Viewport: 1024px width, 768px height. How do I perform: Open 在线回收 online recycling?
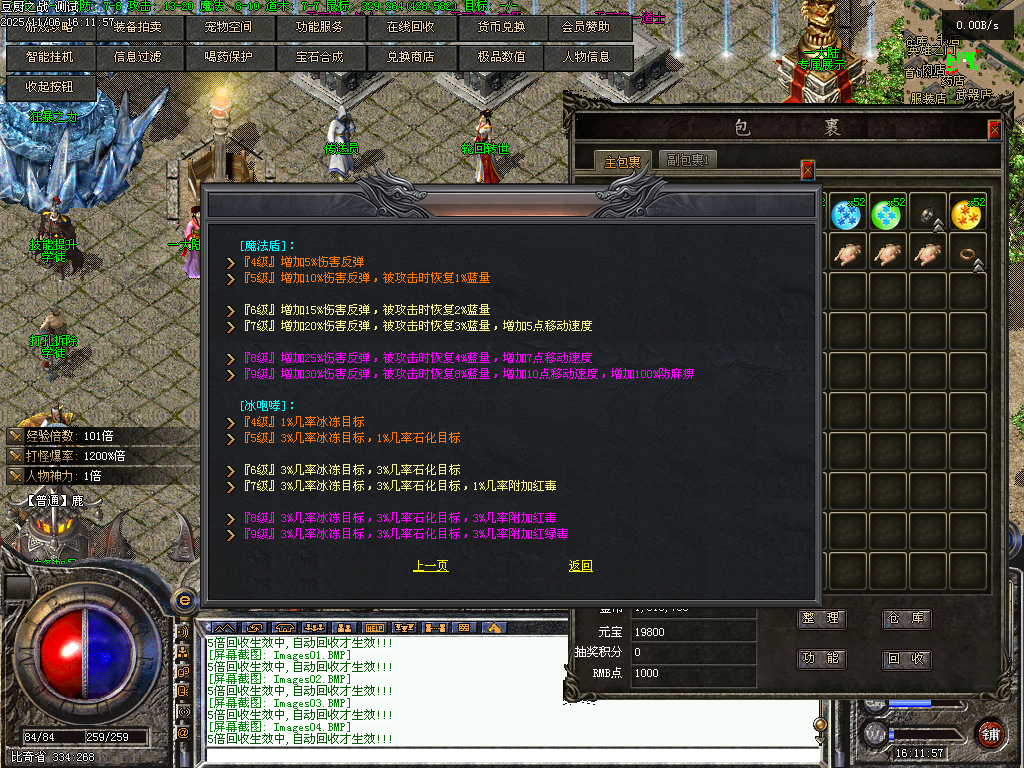[410, 27]
